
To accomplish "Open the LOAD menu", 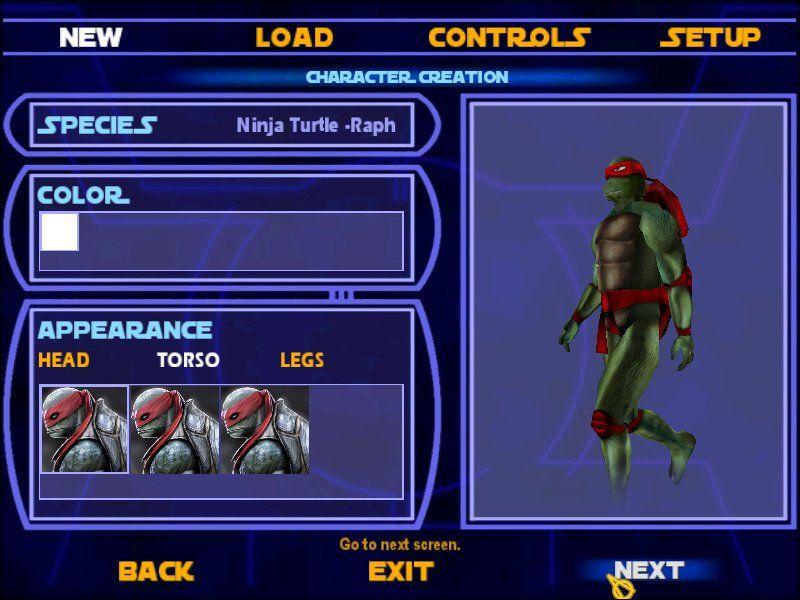I will point(294,38).
